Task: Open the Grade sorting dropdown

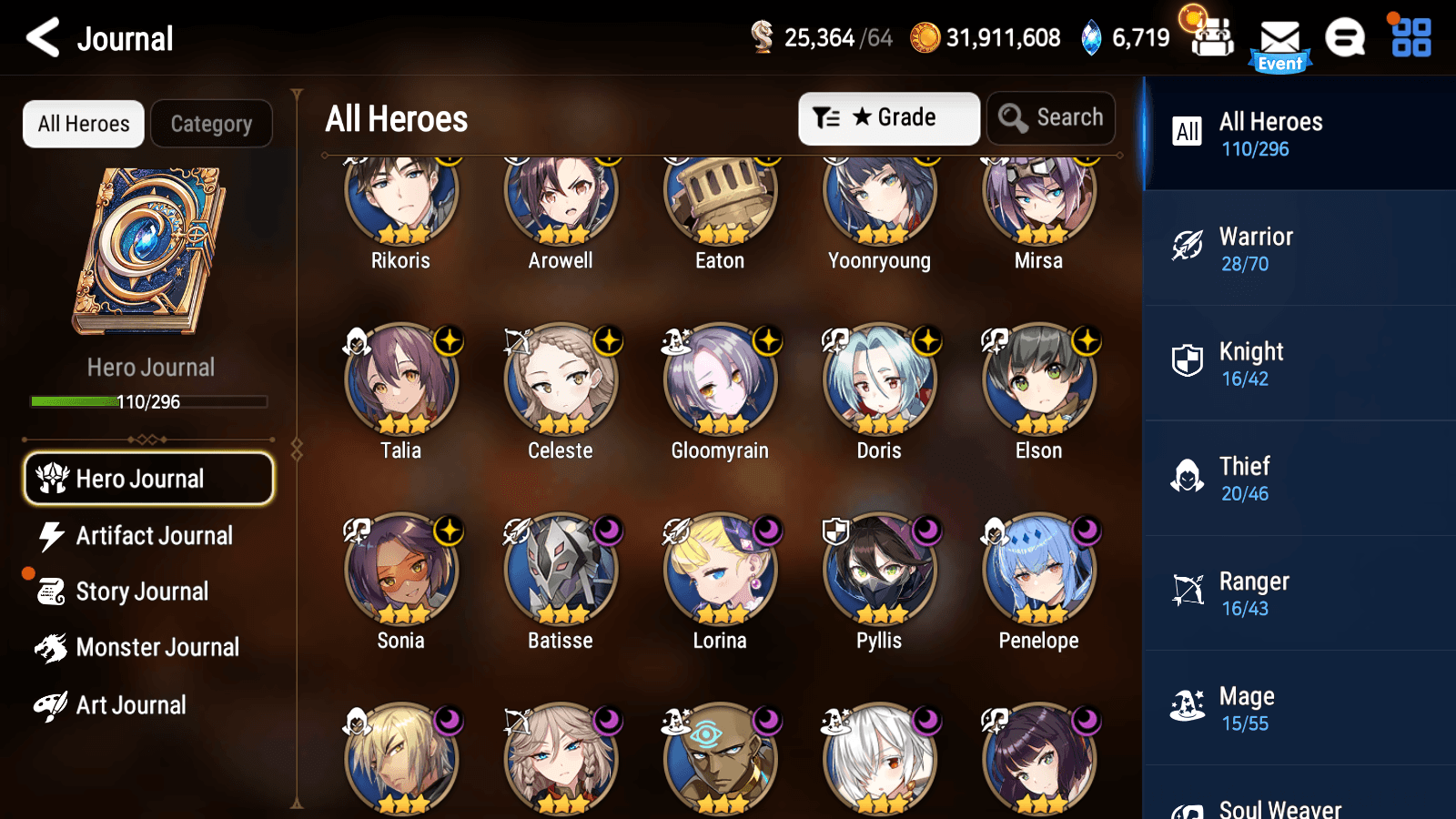Action: pyautogui.click(x=887, y=117)
